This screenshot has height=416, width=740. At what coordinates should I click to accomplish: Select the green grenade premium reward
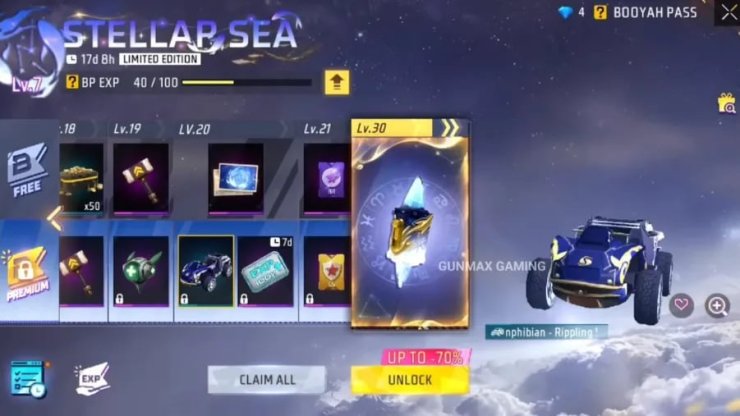coord(140,270)
